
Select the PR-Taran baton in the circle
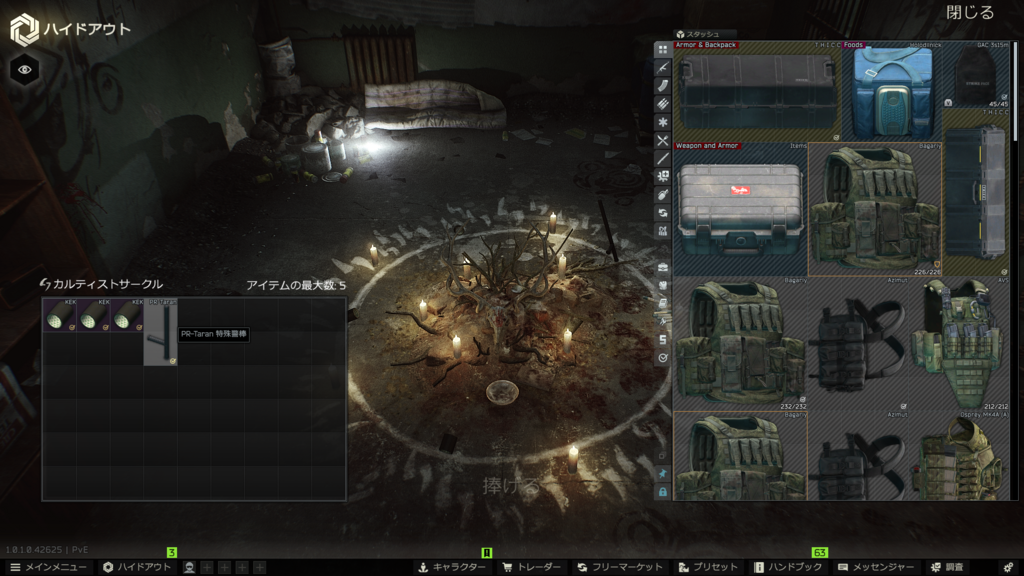(x=160, y=332)
